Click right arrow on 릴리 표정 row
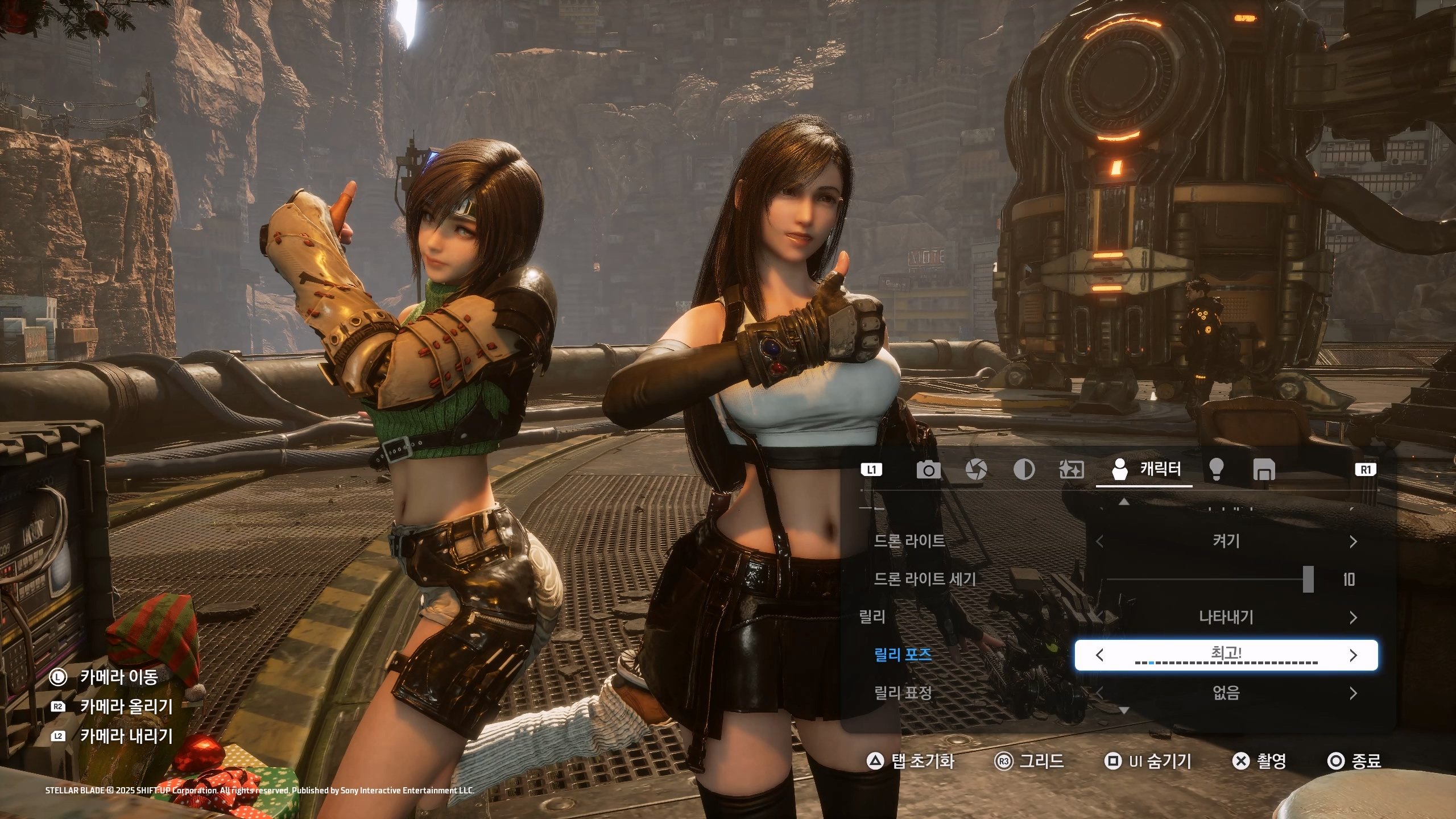Image resolution: width=1456 pixels, height=819 pixels. [1353, 693]
